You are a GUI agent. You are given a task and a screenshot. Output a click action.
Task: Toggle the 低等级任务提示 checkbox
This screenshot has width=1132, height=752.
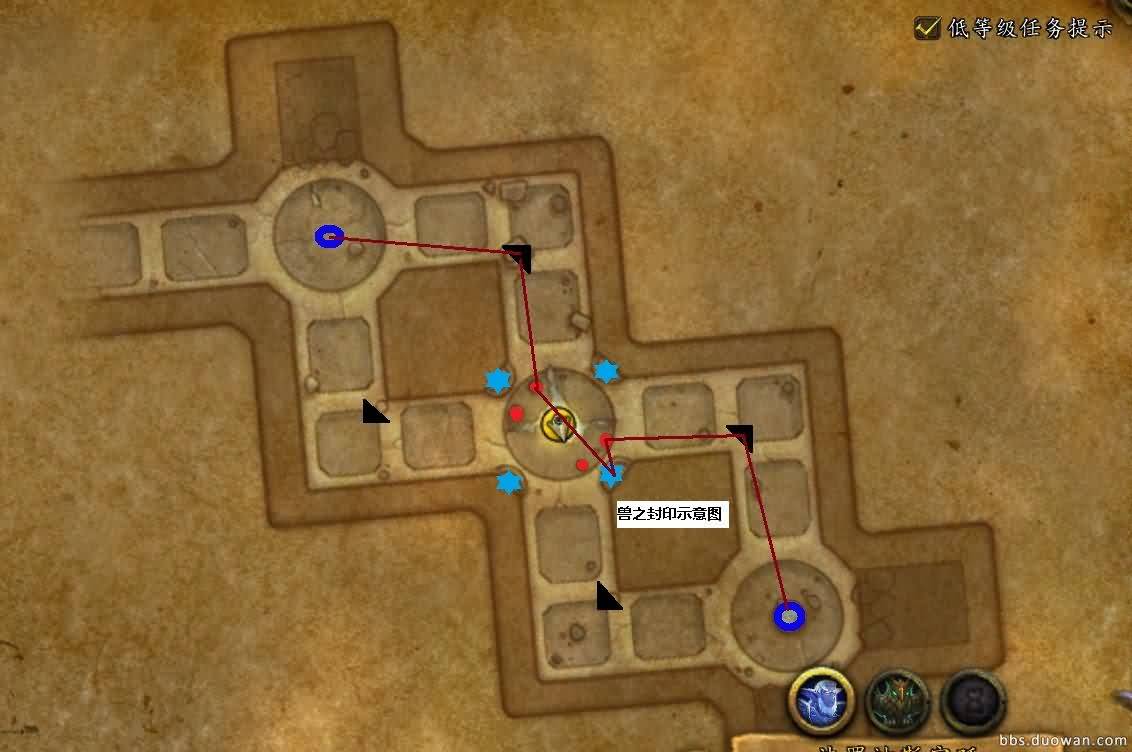pyautogui.click(x=927, y=27)
